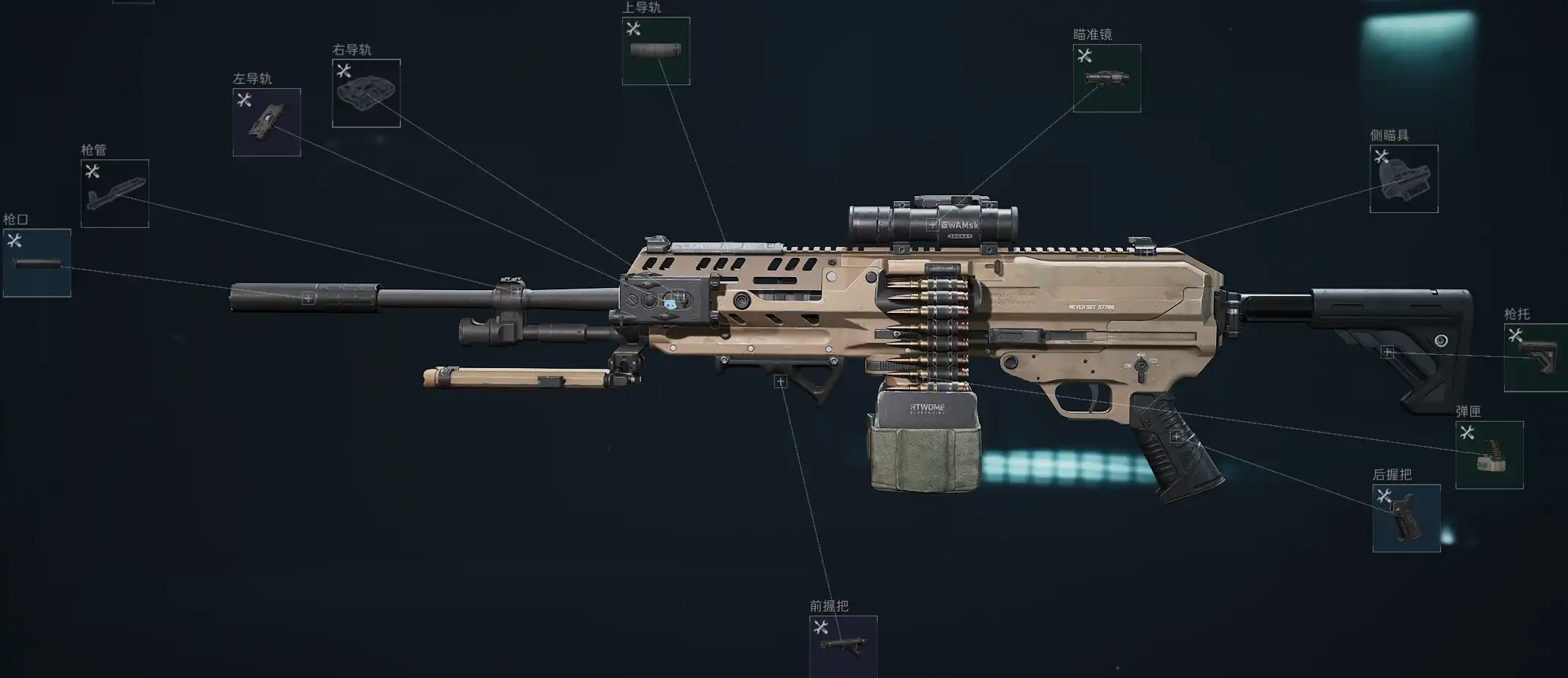Open the 枪管 barrel attachment slot
This screenshot has width=1568, height=678.
coord(115,194)
